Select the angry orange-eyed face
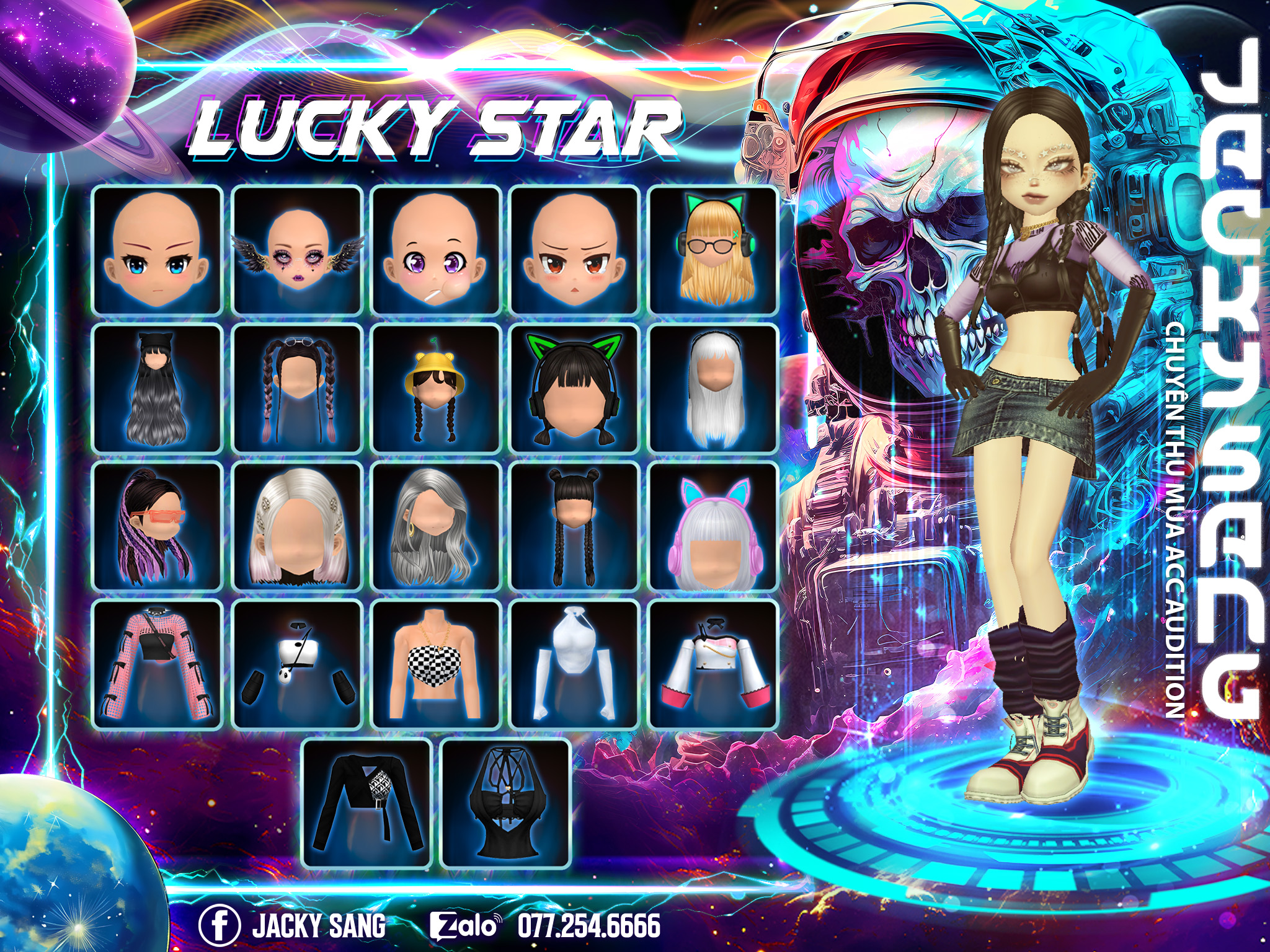Screen dimensions: 1270x952 coord(575,250)
